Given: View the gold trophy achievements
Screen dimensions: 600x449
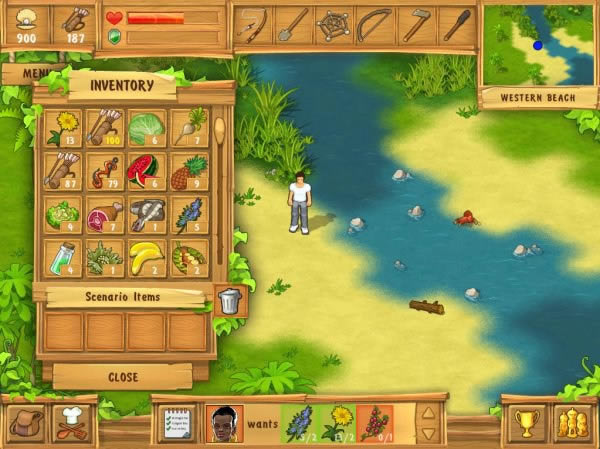Looking at the screenshot, I should pyautogui.click(x=525, y=423).
